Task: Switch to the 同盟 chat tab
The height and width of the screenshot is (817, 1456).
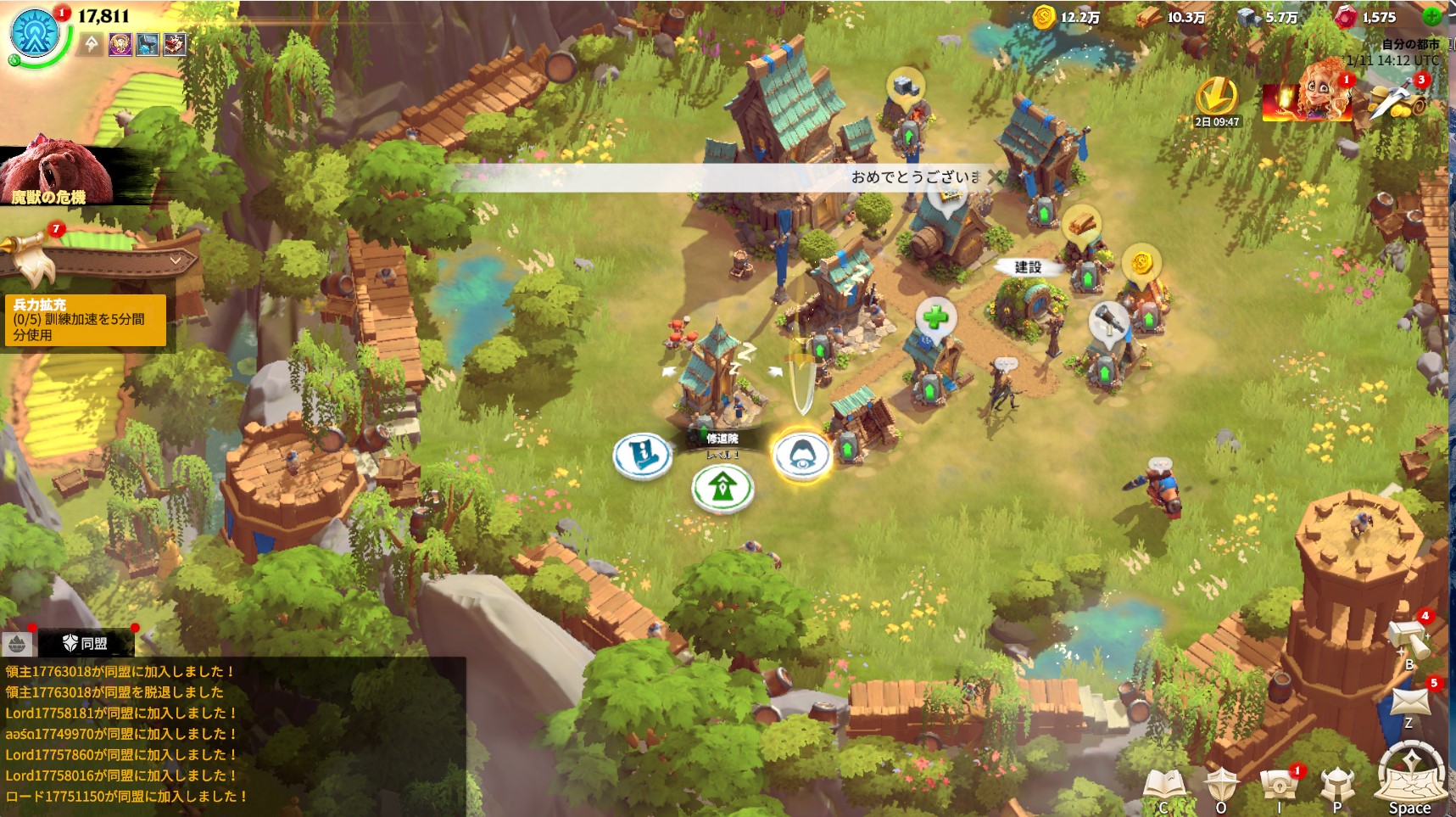Action: 86,643
